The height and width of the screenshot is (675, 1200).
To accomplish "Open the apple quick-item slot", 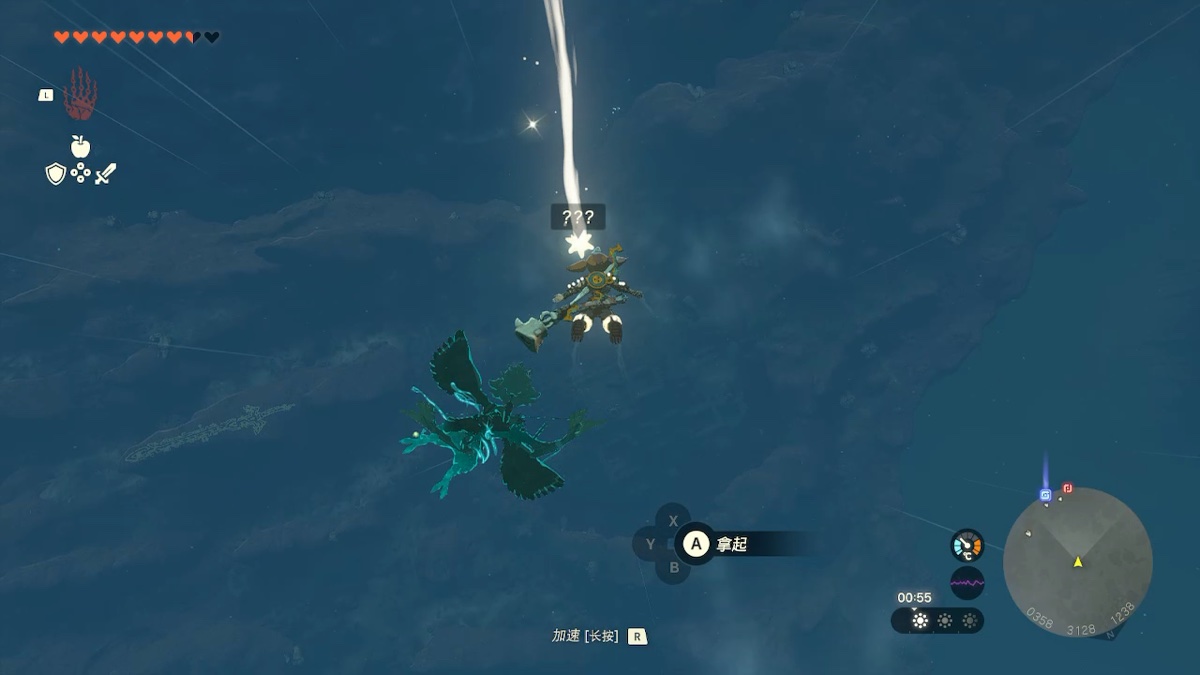I will (80, 147).
